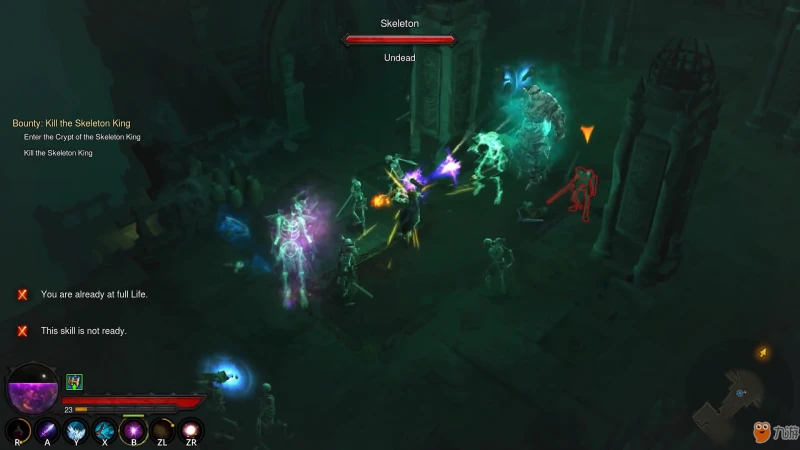Open the circular minimap

tap(742, 393)
